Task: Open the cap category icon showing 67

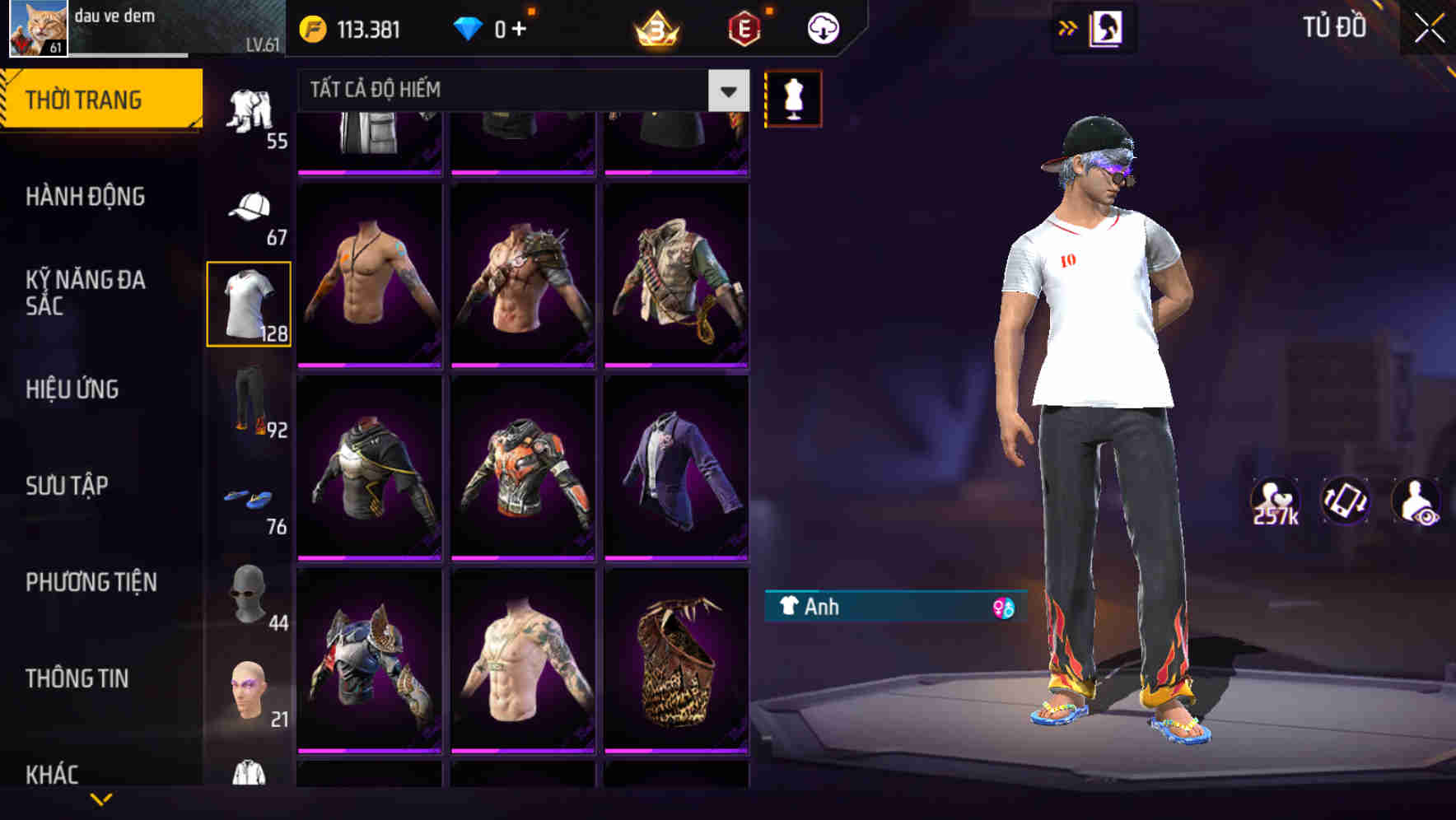Action: (251, 206)
